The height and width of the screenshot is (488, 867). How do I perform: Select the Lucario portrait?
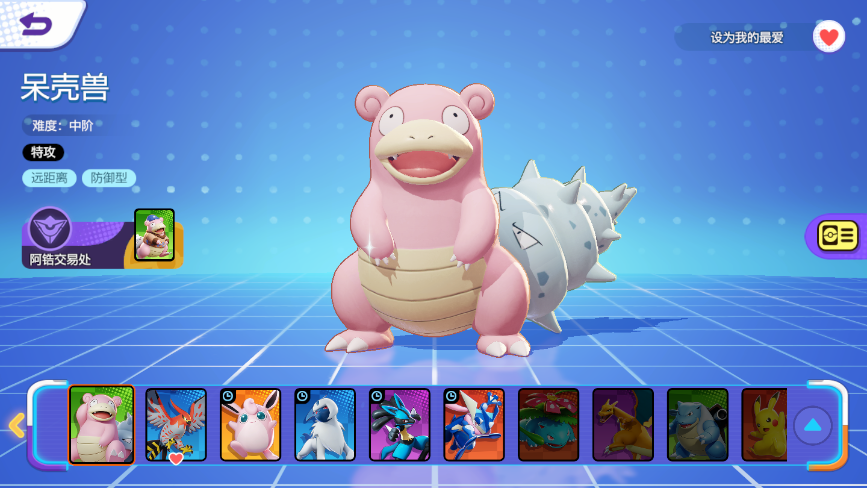click(399, 425)
